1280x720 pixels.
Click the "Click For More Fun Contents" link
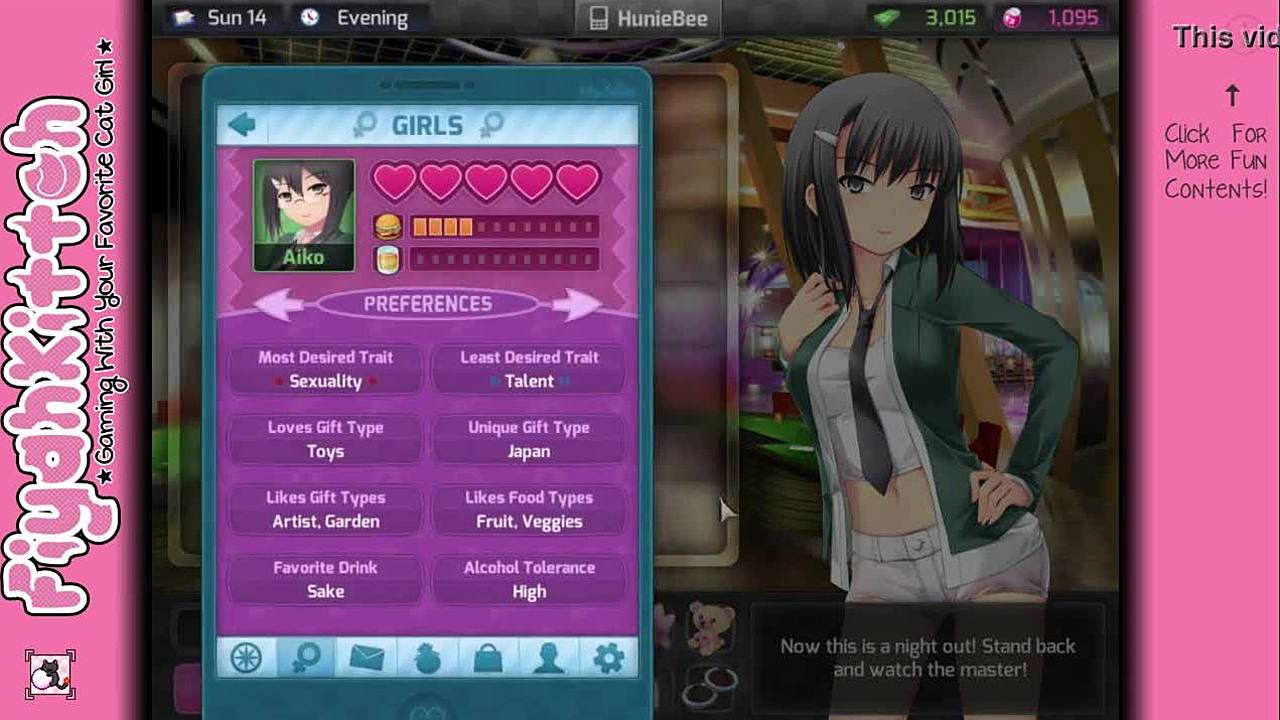(1216, 161)
